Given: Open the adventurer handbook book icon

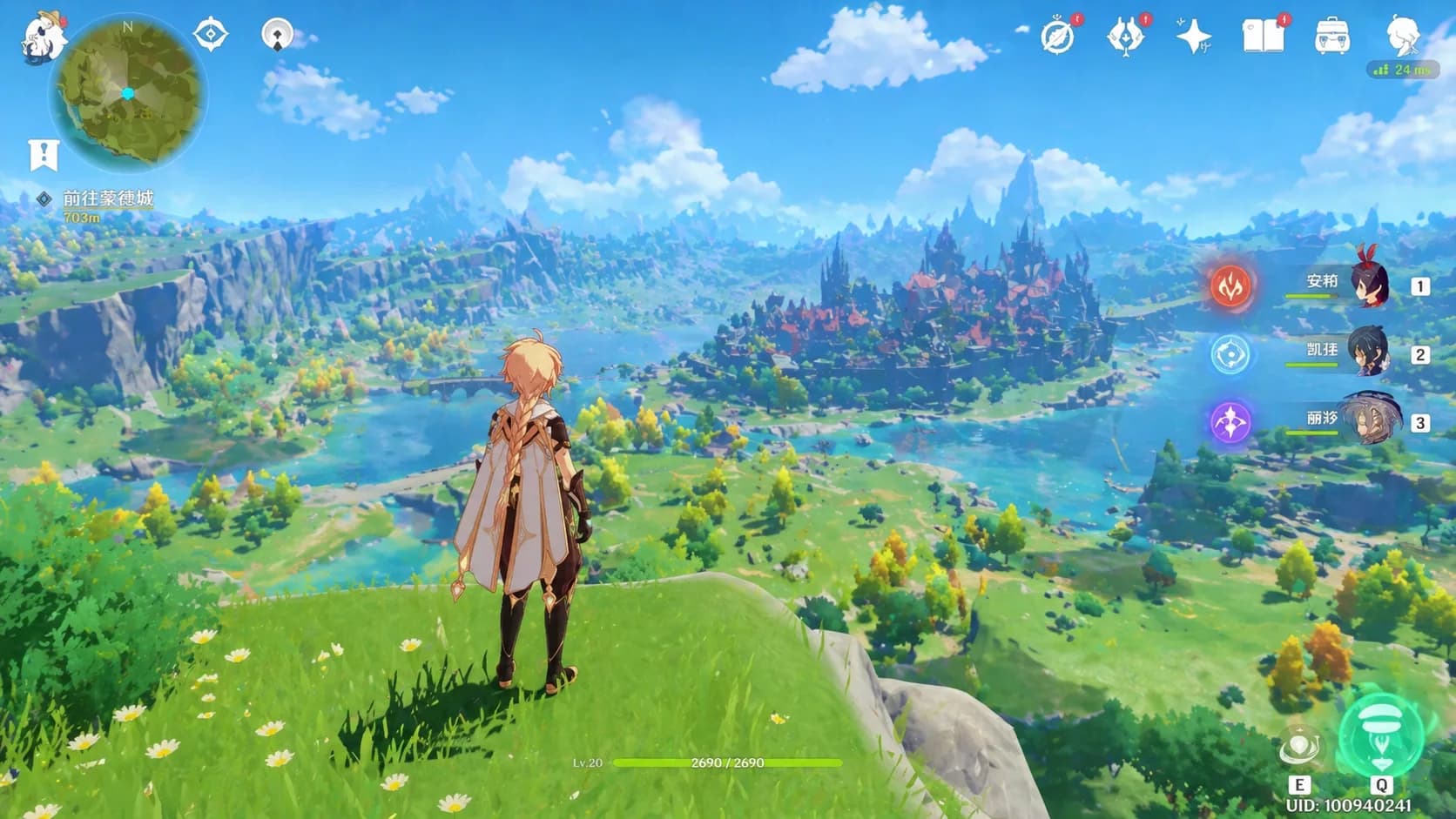Looking at the screenshot, I should pyautogui.click(x=1263, y=37).
